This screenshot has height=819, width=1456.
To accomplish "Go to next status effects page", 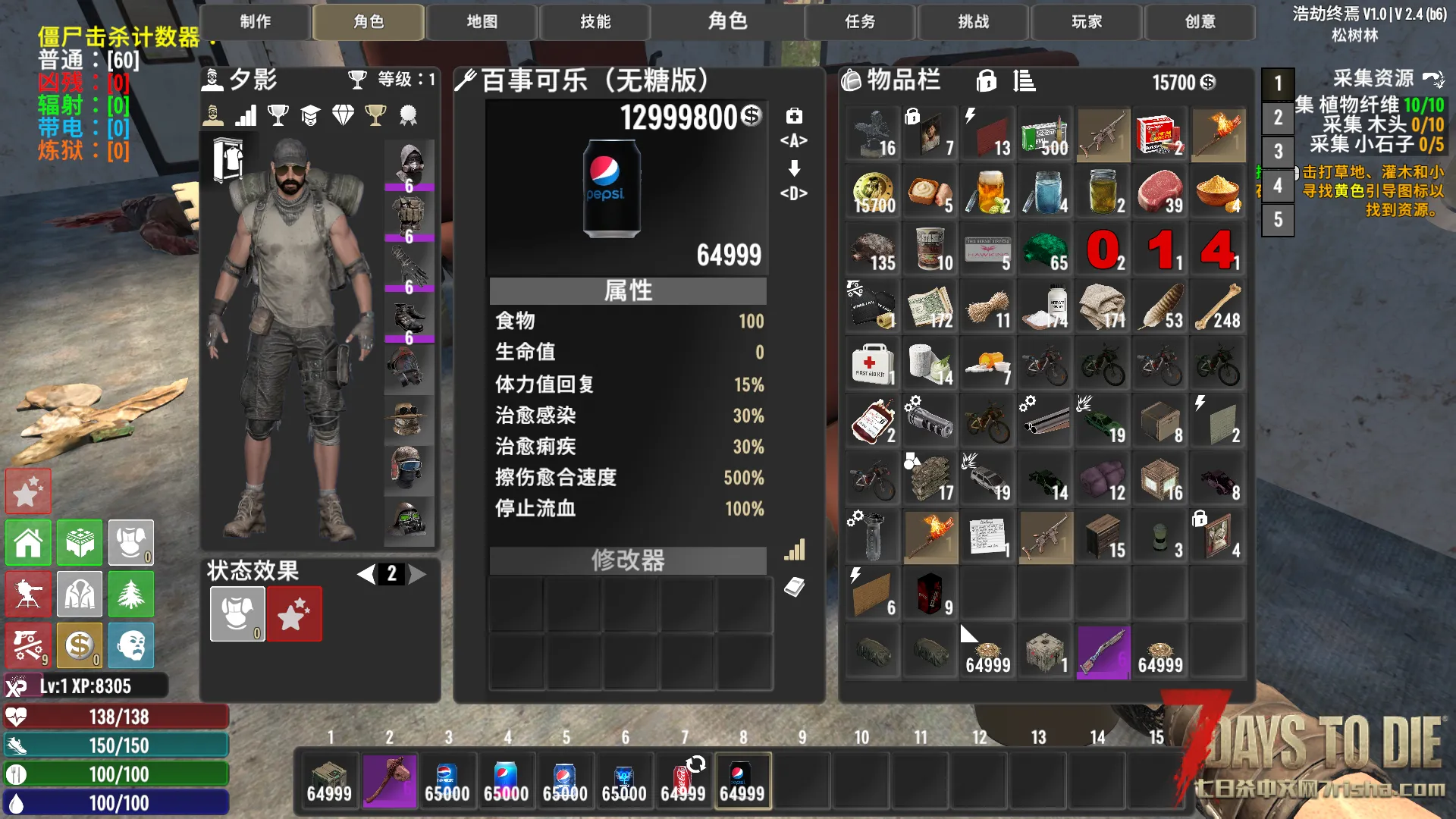I will 419,574.
